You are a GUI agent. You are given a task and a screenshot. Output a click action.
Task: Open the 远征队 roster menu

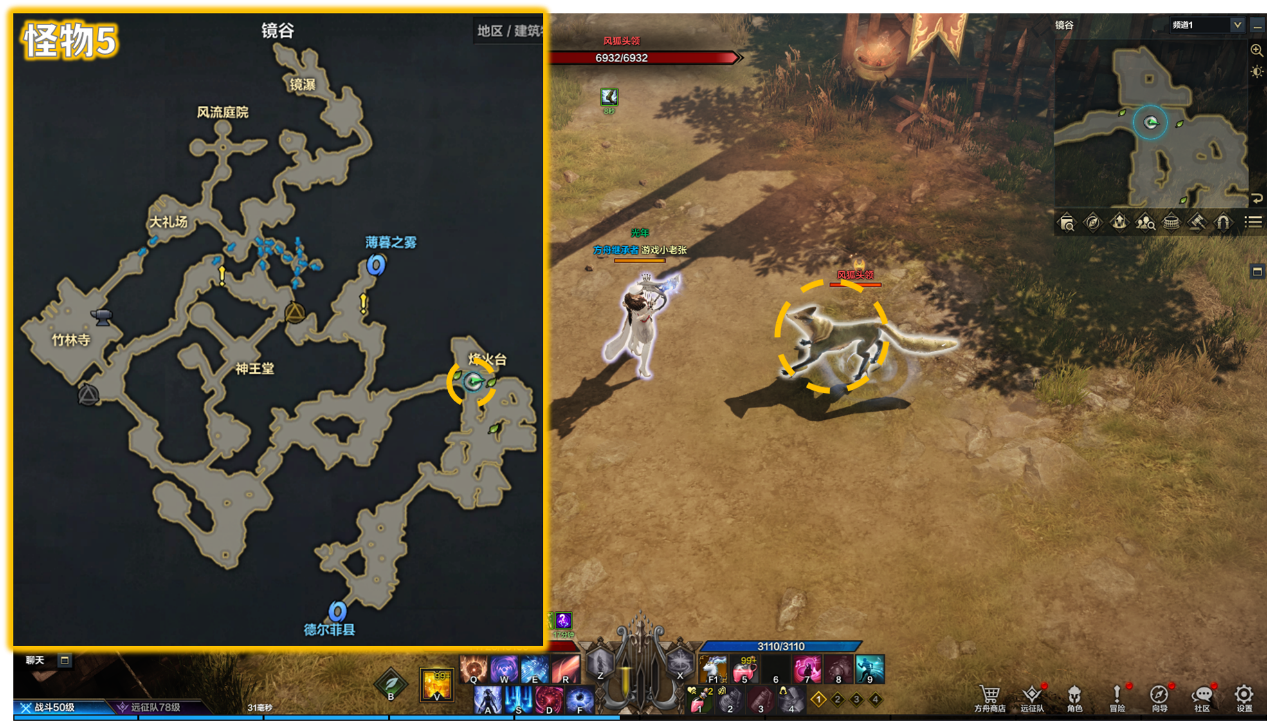[x=1032, y=697]
